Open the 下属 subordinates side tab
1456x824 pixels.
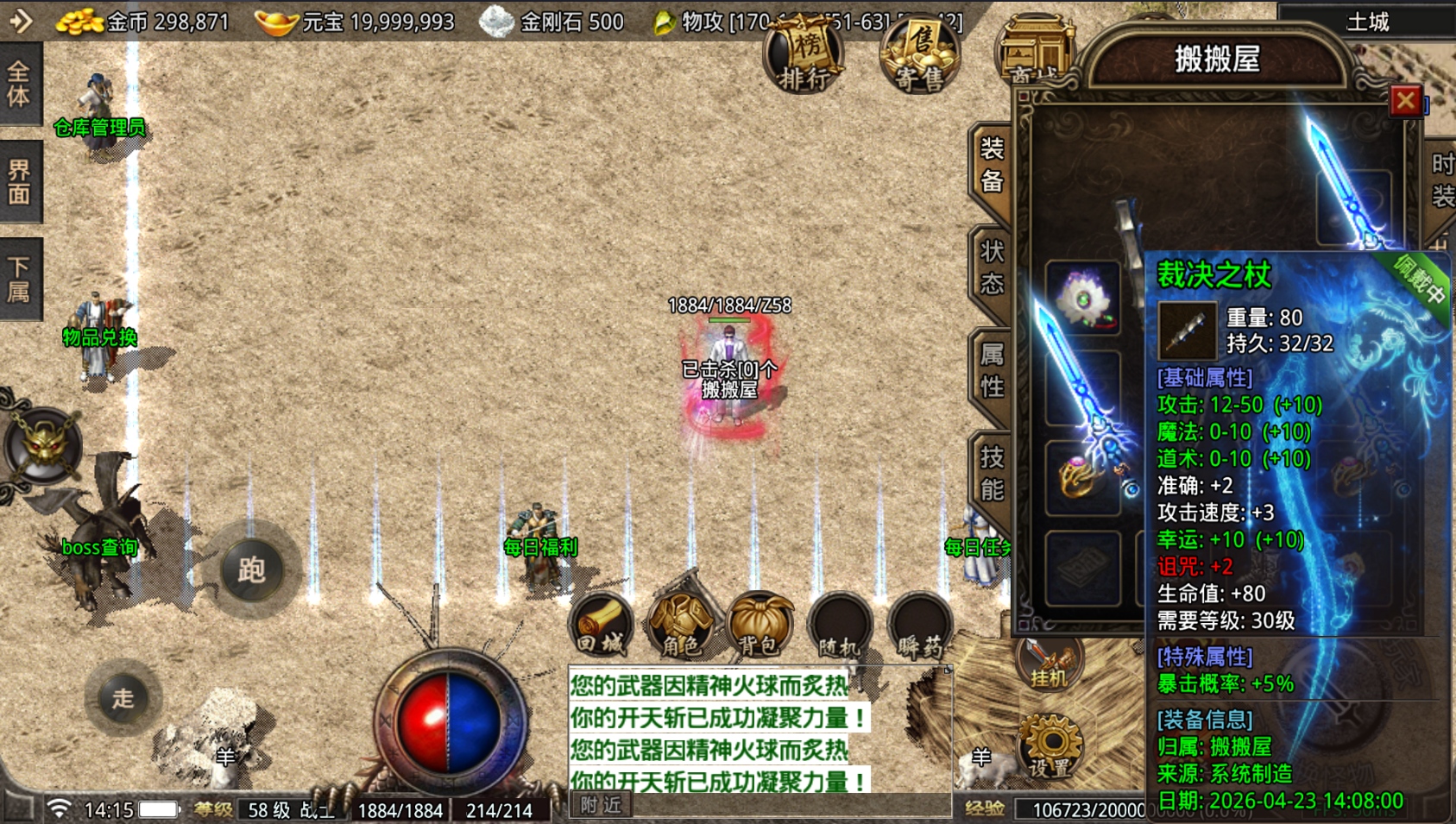pyautogui.click(x=19, y=279)
